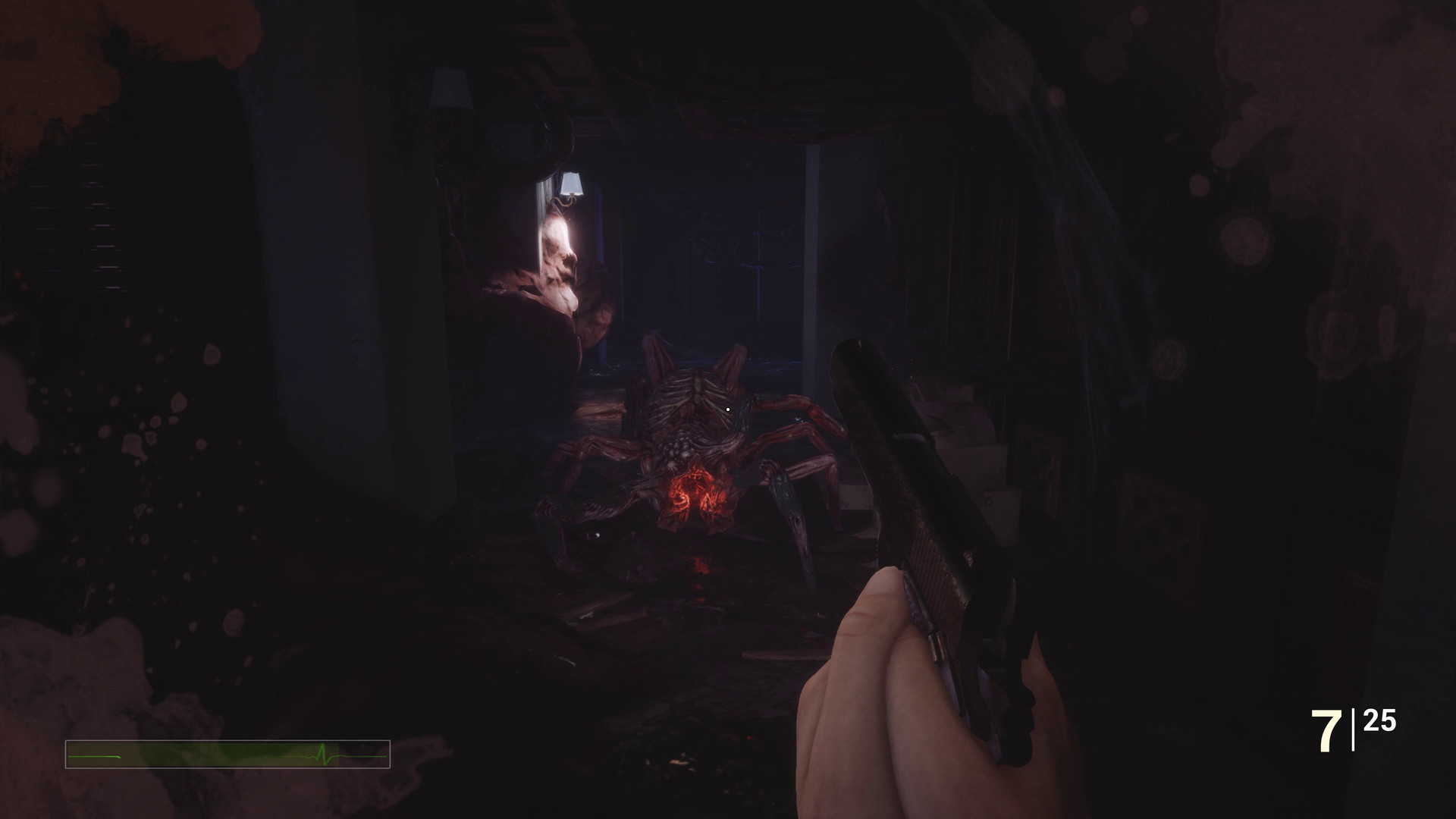This screenshot has height=819, width=1456.
Task: Click the white crosshair dot
Action: click(727, 409)
